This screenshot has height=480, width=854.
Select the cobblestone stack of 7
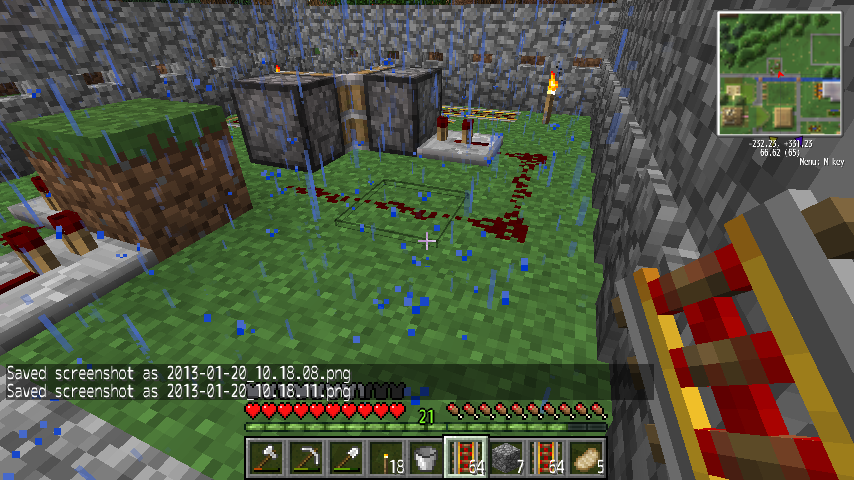[x=506, y=457]
